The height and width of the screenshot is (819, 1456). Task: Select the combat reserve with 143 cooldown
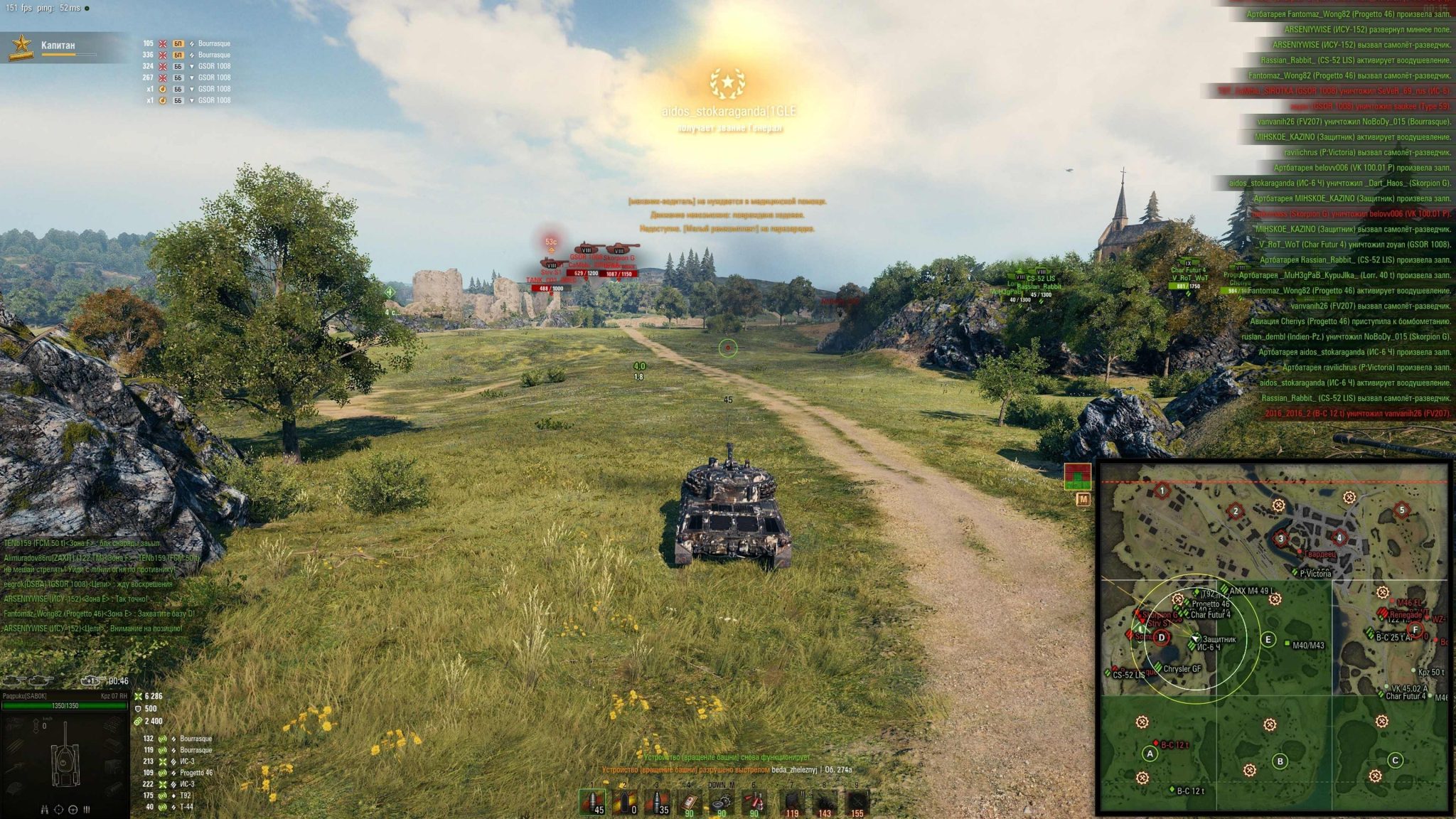pyautogui.click(x=824, y=803)
